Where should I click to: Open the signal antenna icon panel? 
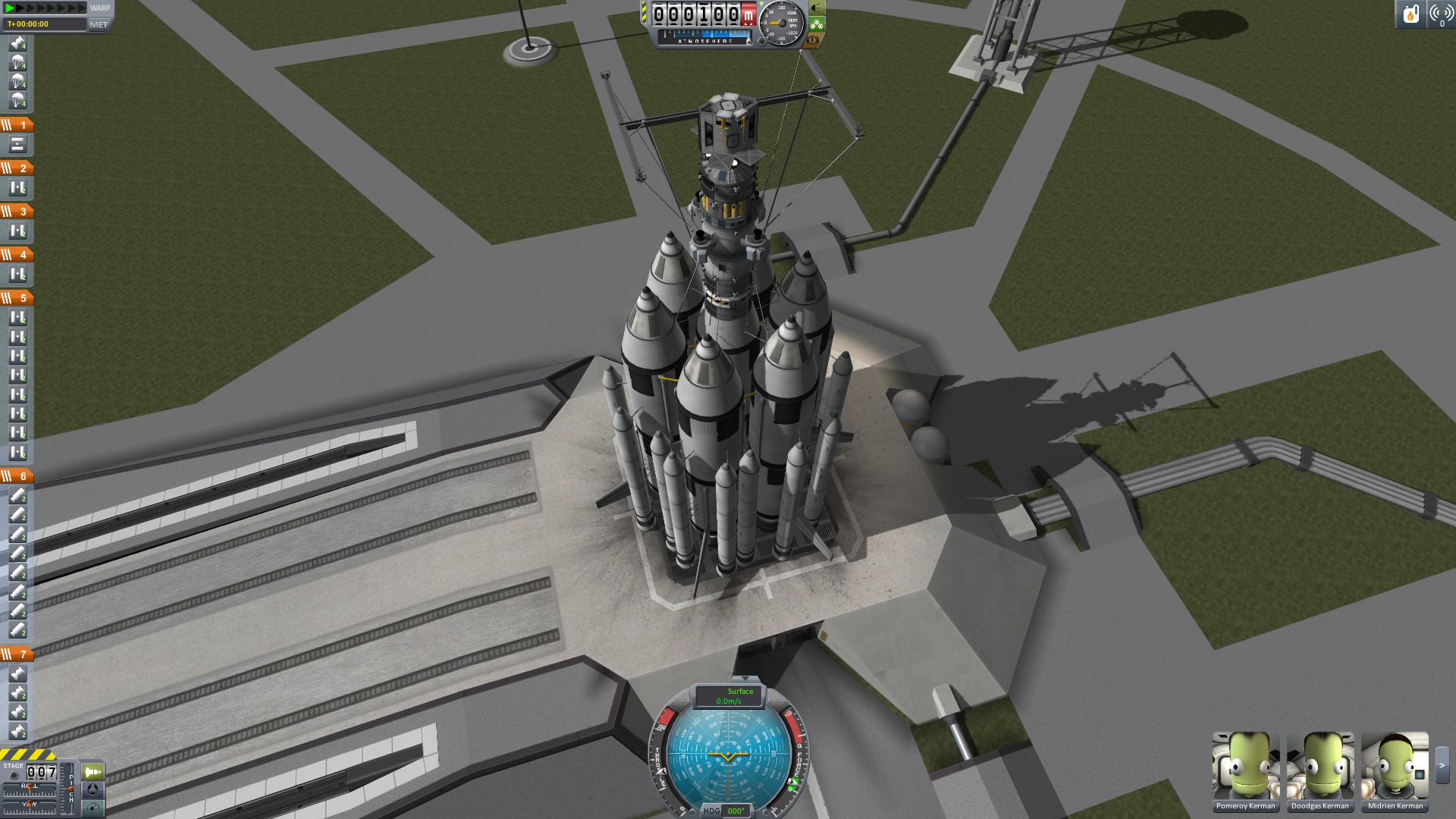point(1440,14)
